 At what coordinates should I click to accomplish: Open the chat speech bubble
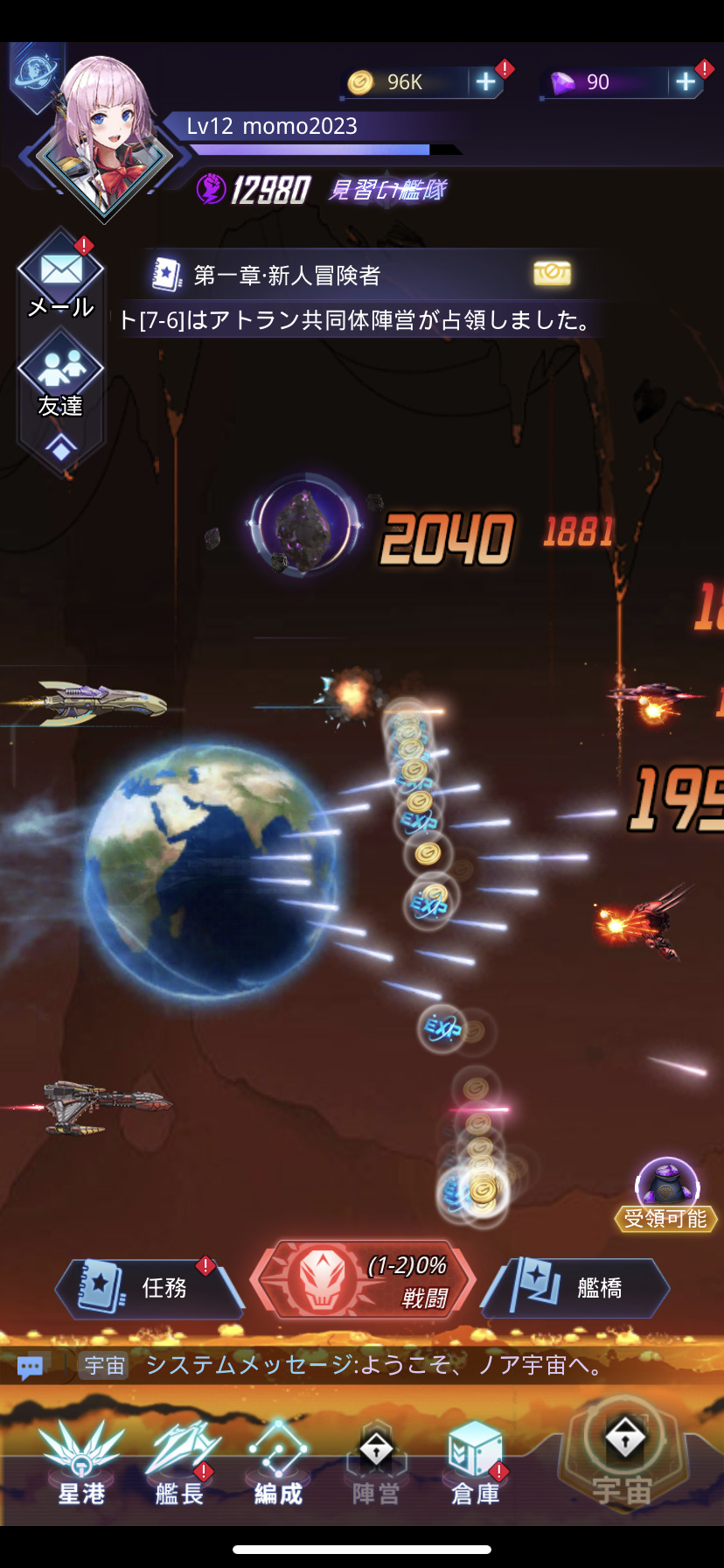point(31,1366)
